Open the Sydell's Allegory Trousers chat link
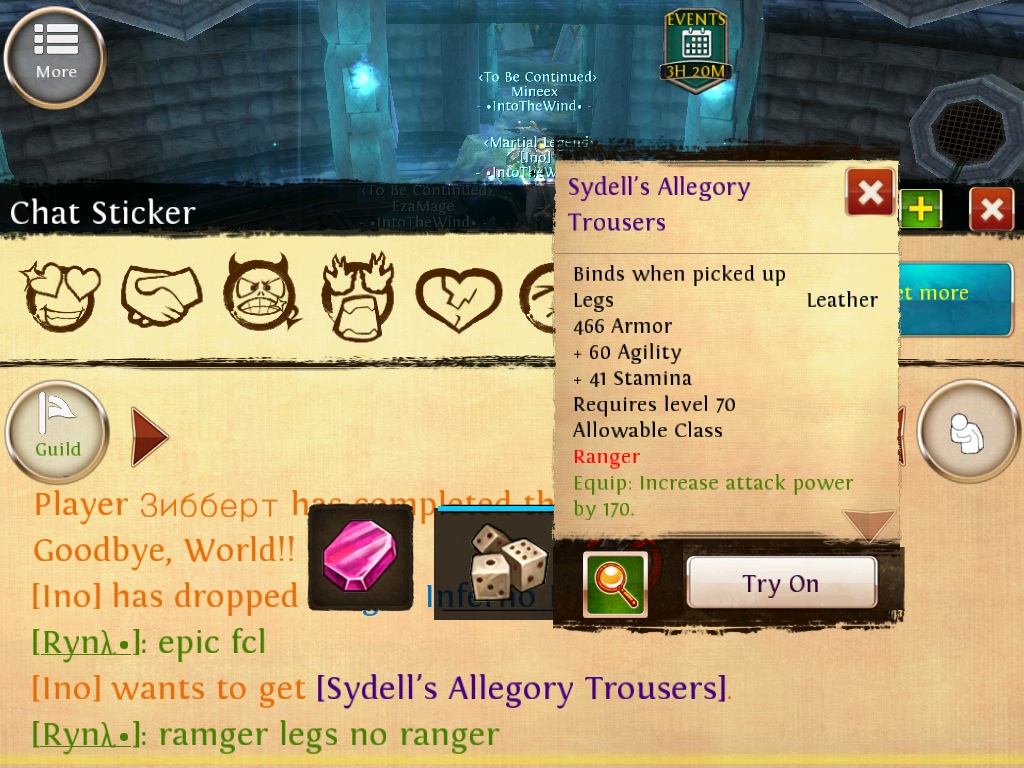 (x=521, y=688)
